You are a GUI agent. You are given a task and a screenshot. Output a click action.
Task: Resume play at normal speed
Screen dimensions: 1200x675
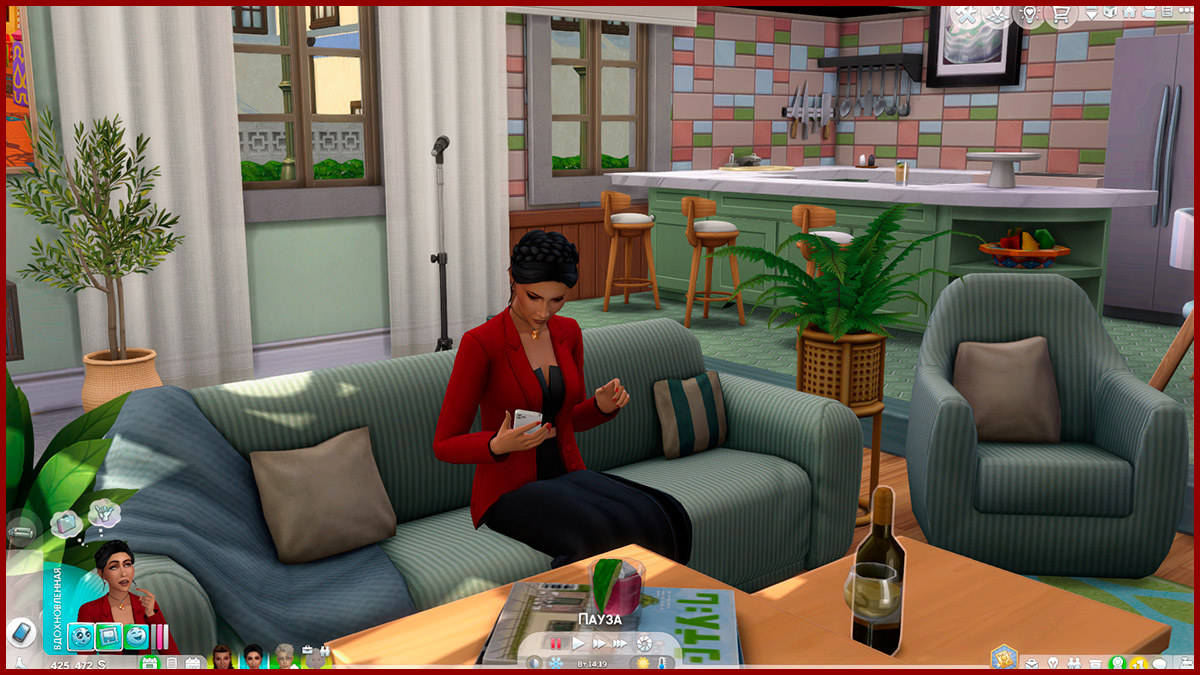[578, 643]
